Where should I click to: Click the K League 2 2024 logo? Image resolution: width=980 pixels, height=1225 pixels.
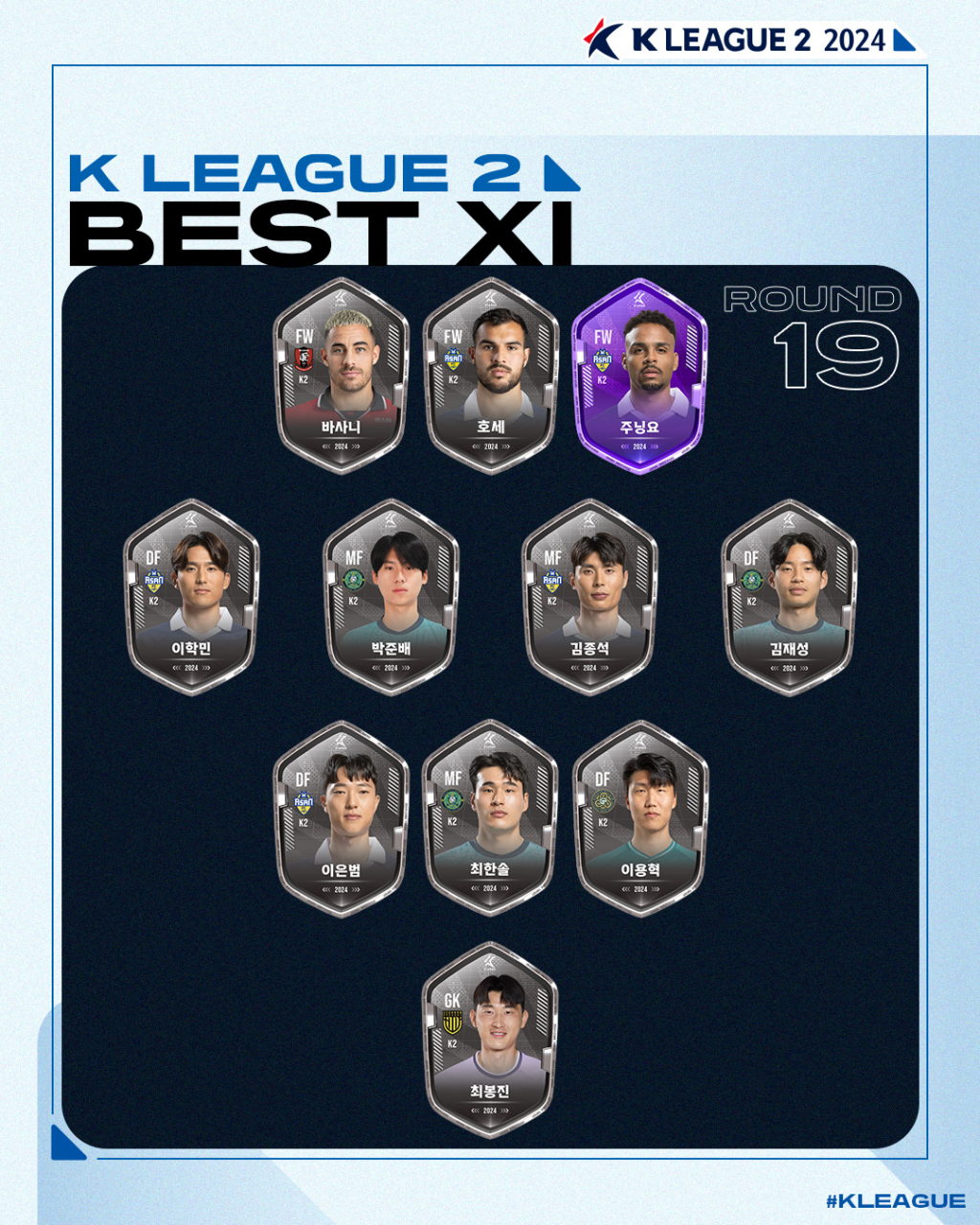click(x=749, y=40)
